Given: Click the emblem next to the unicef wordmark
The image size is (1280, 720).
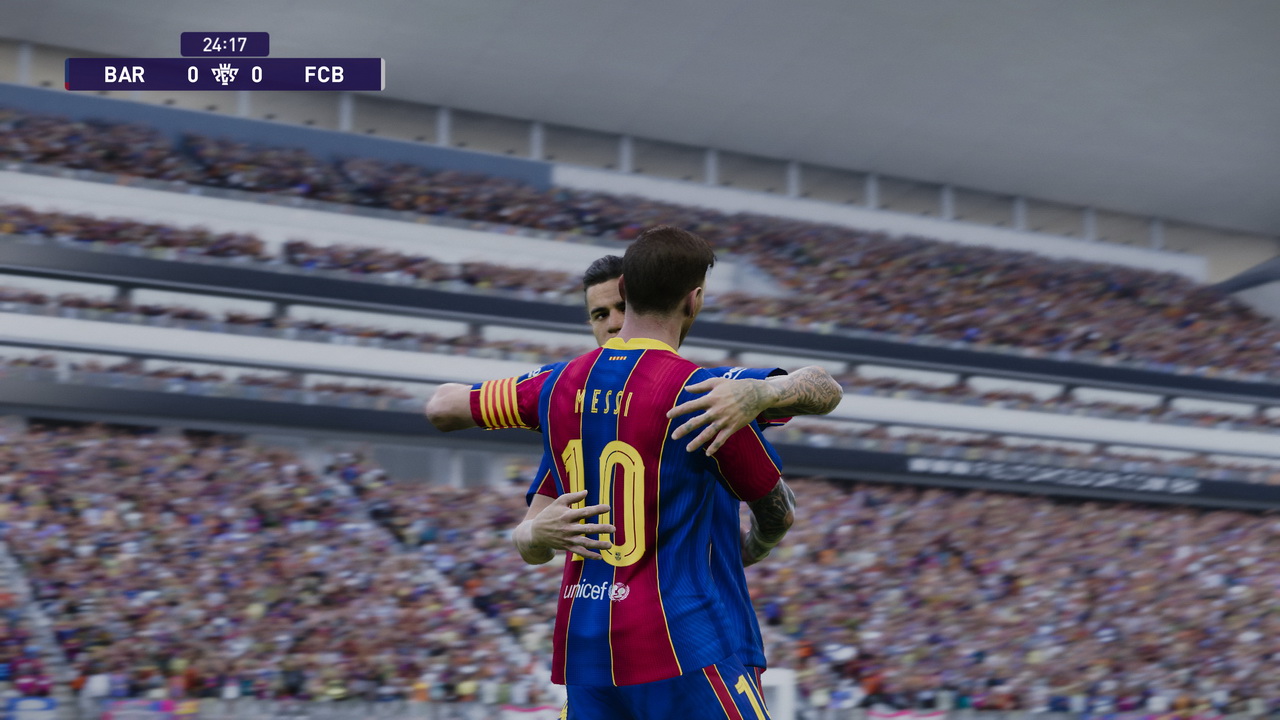Looking at the screenshot, I should click(x=620, y=590).
